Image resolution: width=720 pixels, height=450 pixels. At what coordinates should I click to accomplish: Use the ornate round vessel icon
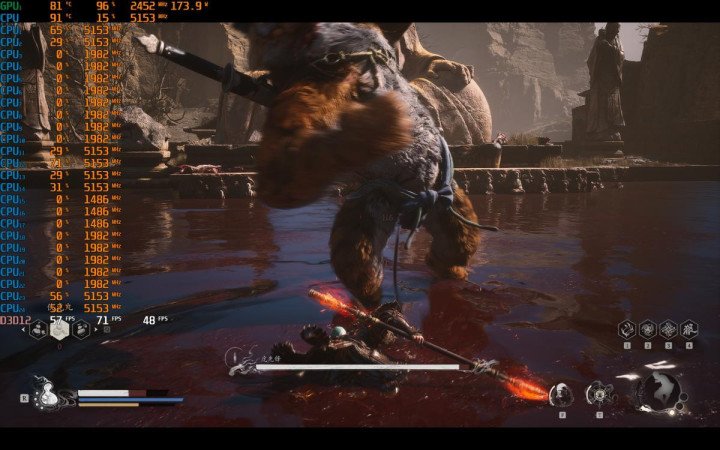coord(599,393)
